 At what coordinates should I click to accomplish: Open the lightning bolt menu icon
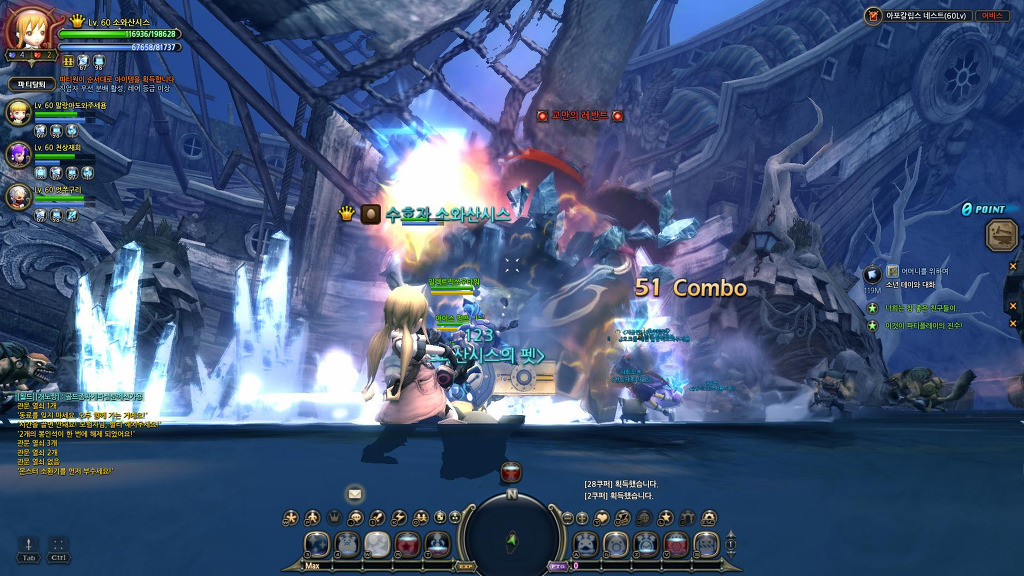399,518
